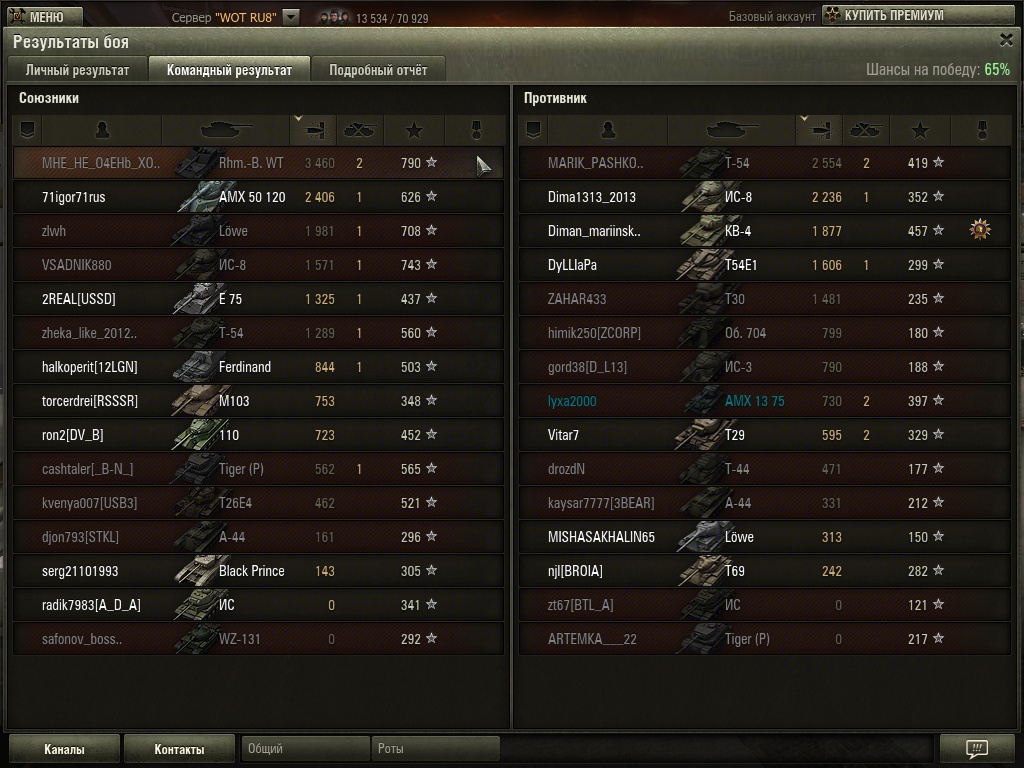The image size is (1024, 768).
Task: Select enemy row MARIK_PASHKO
Action: pos(764,163)
